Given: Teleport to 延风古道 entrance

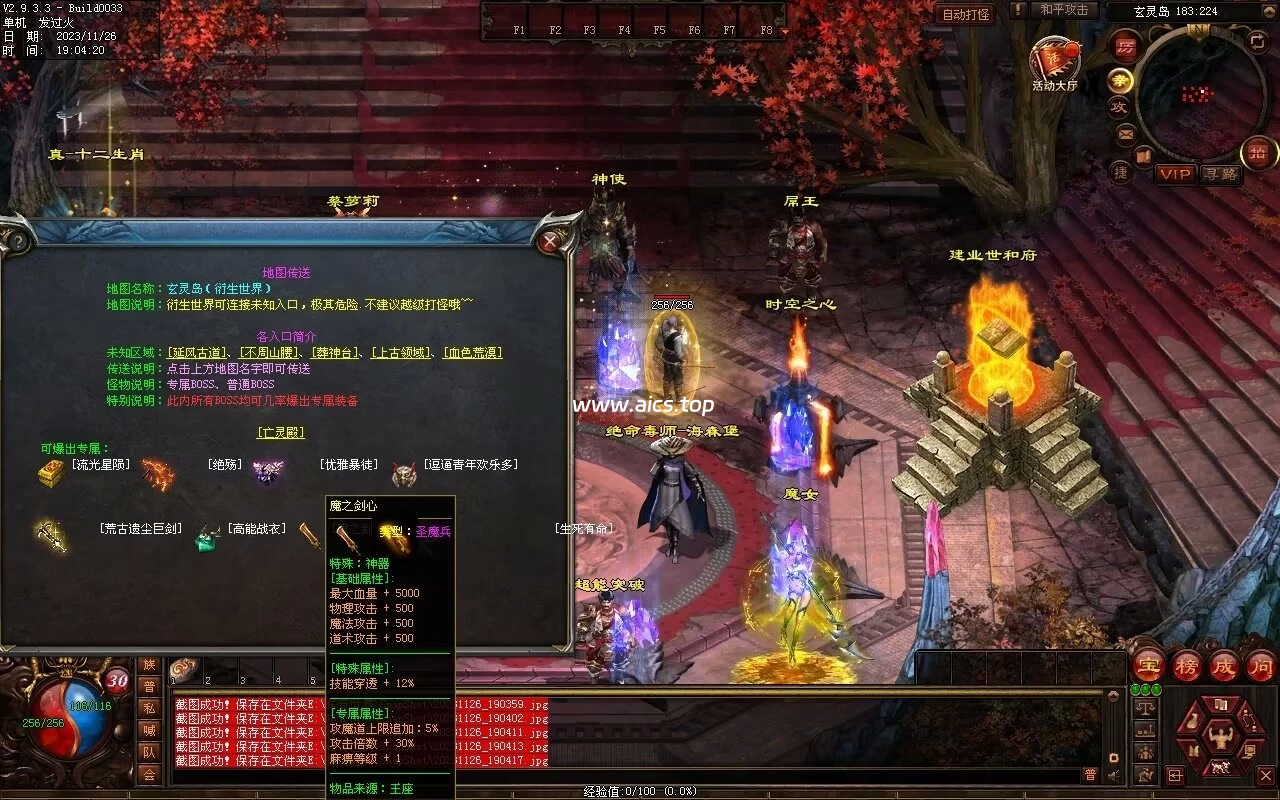Looking at the screenshot, I should [198, 353].
